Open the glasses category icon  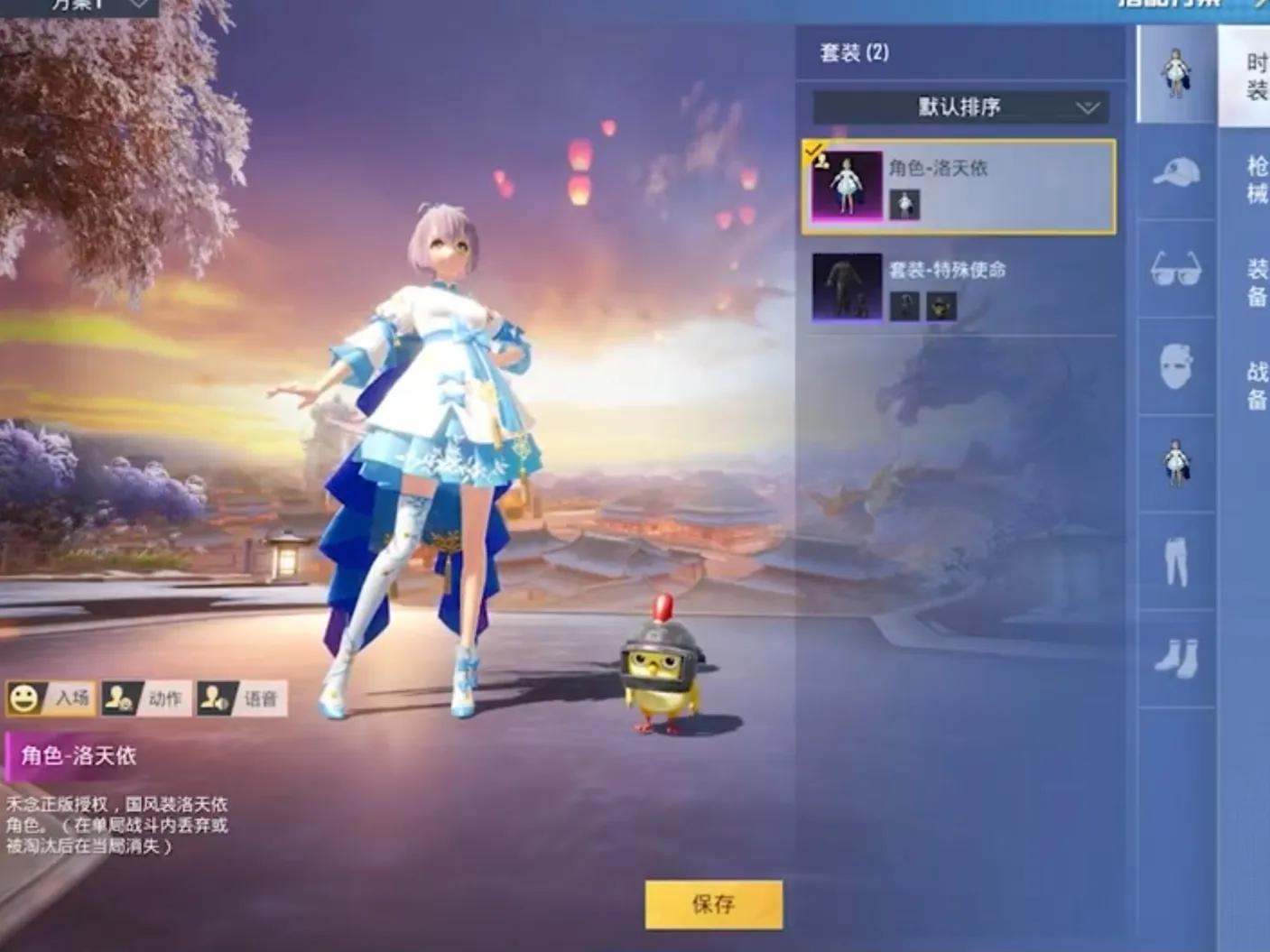click(1176, 268)
